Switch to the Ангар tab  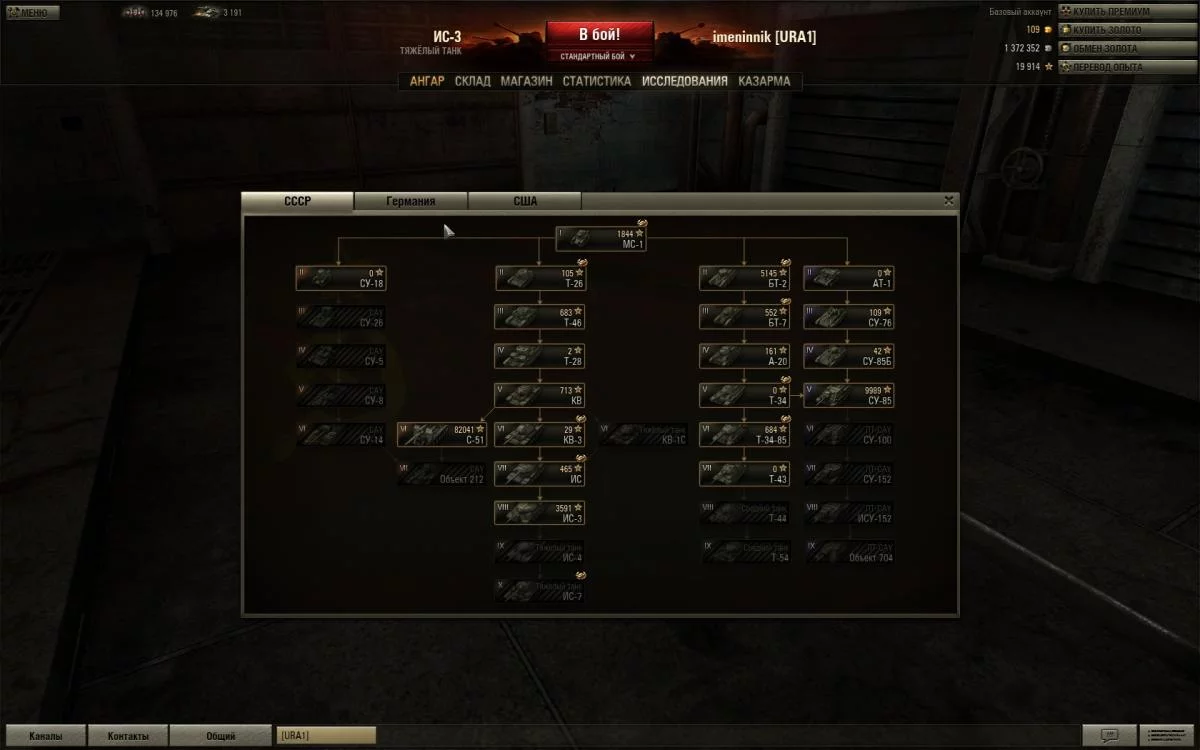tap(427, 81)
